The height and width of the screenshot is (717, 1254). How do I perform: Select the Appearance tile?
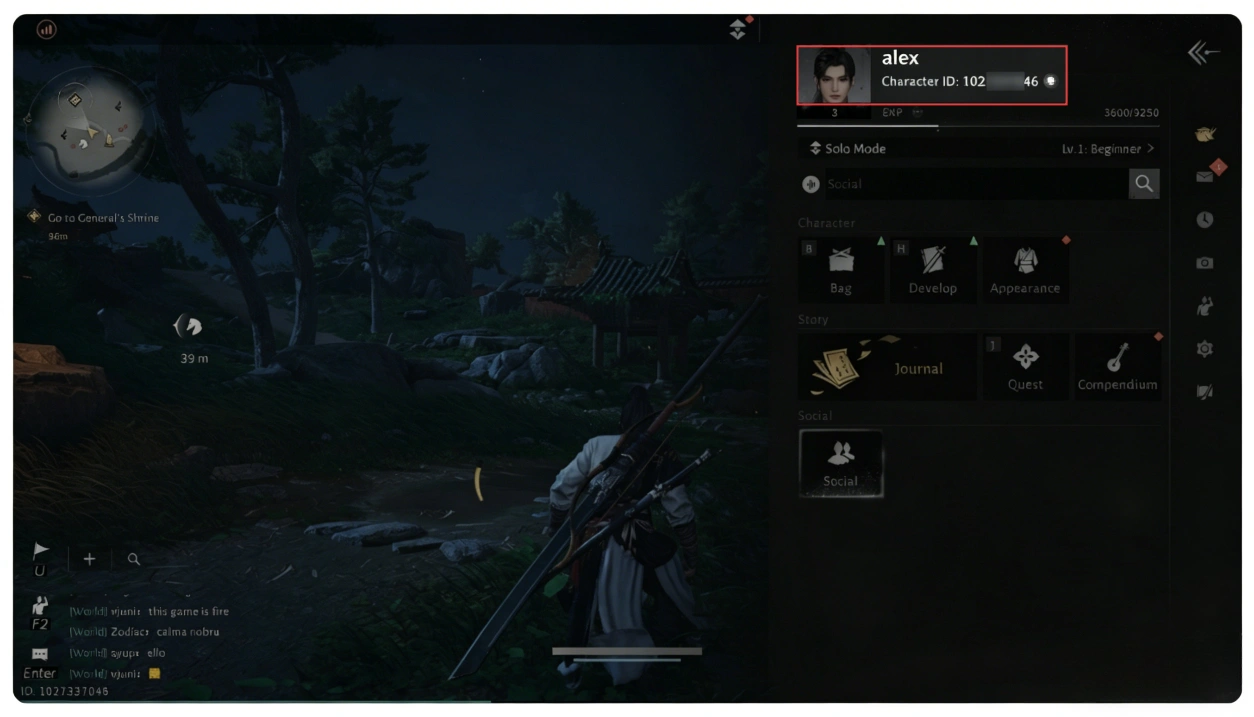(1024, 269)
